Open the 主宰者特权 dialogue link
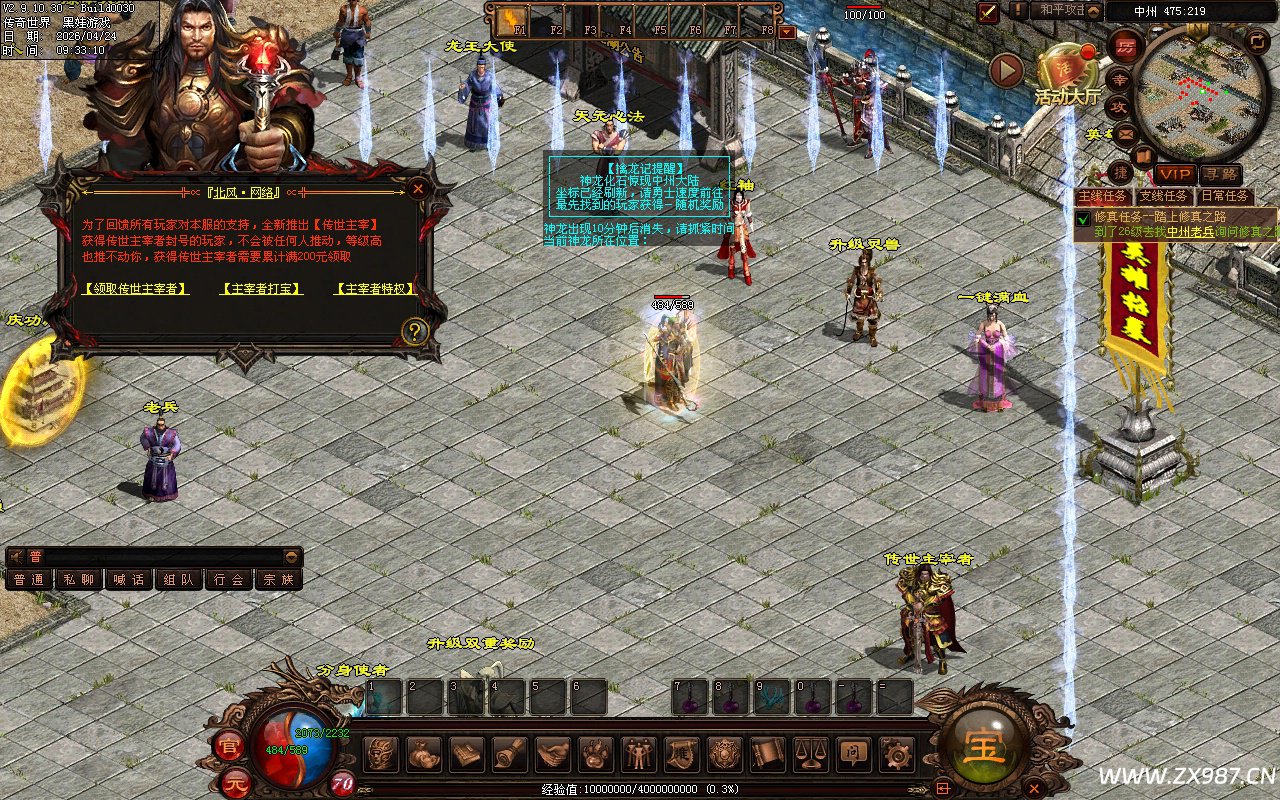 click(x=375, y=289)
